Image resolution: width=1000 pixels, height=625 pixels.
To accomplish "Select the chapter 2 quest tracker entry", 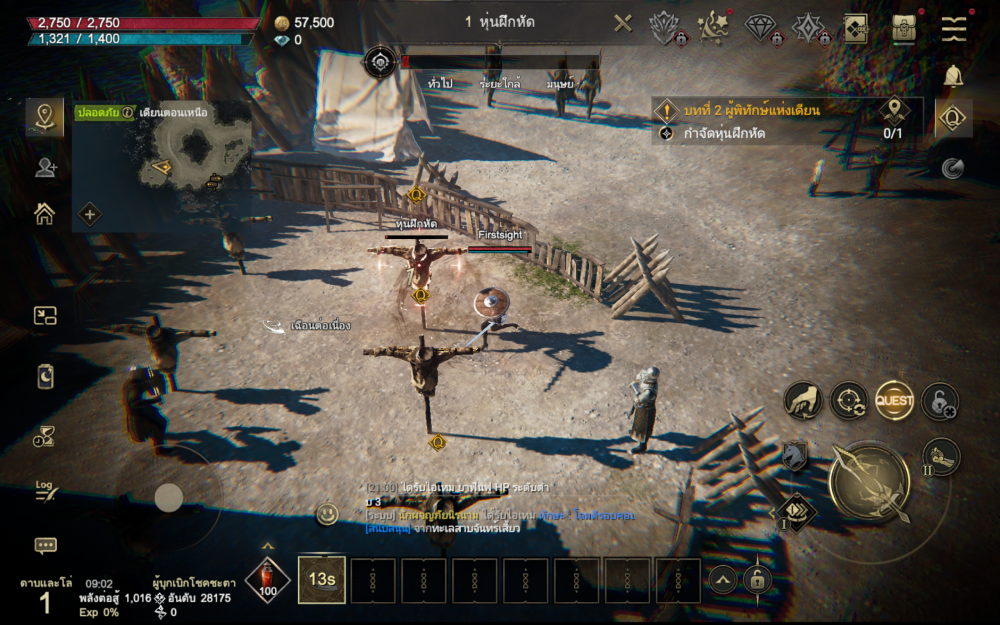I will [x=750, y=109].
